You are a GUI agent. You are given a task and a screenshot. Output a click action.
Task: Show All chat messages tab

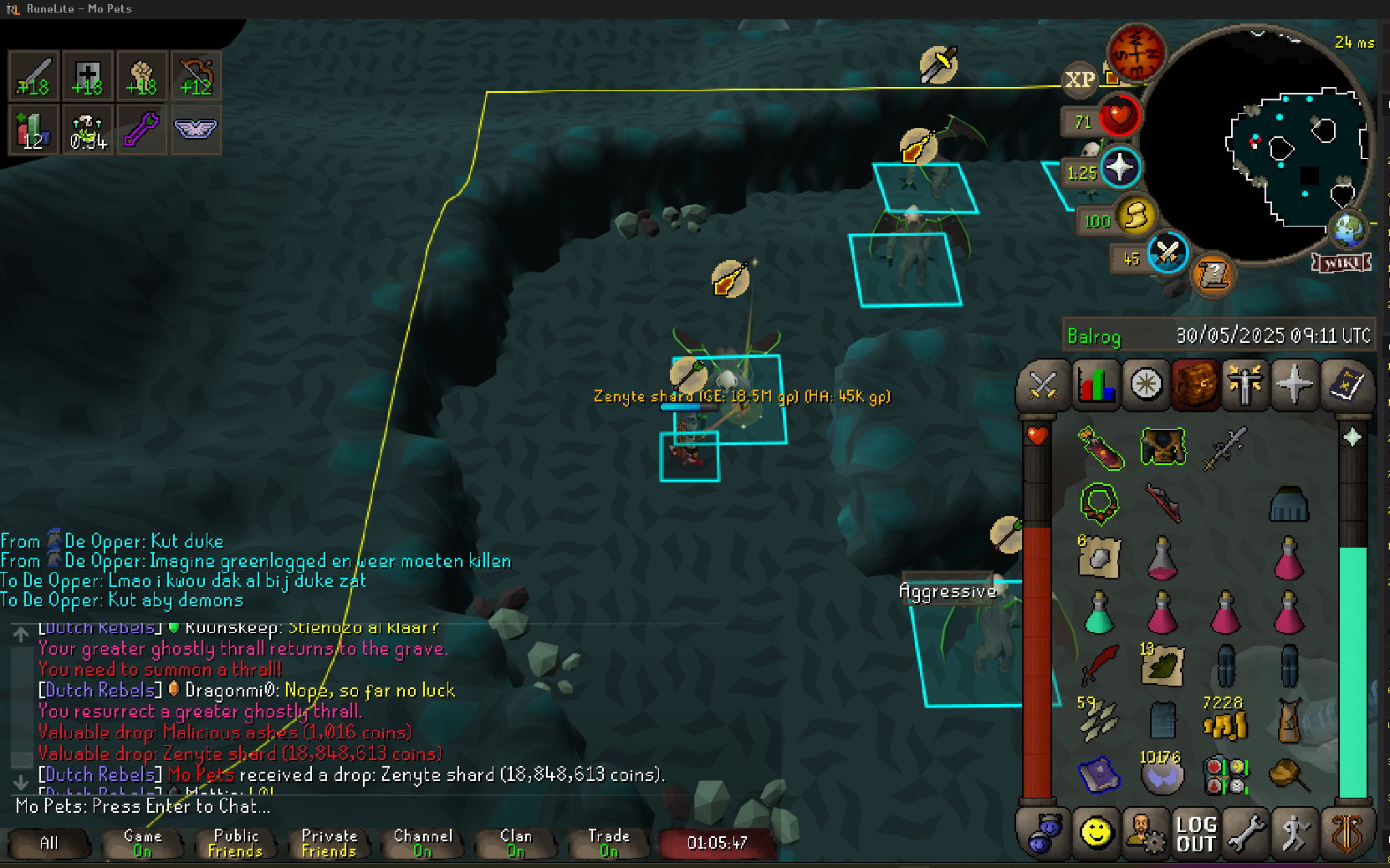49,843
